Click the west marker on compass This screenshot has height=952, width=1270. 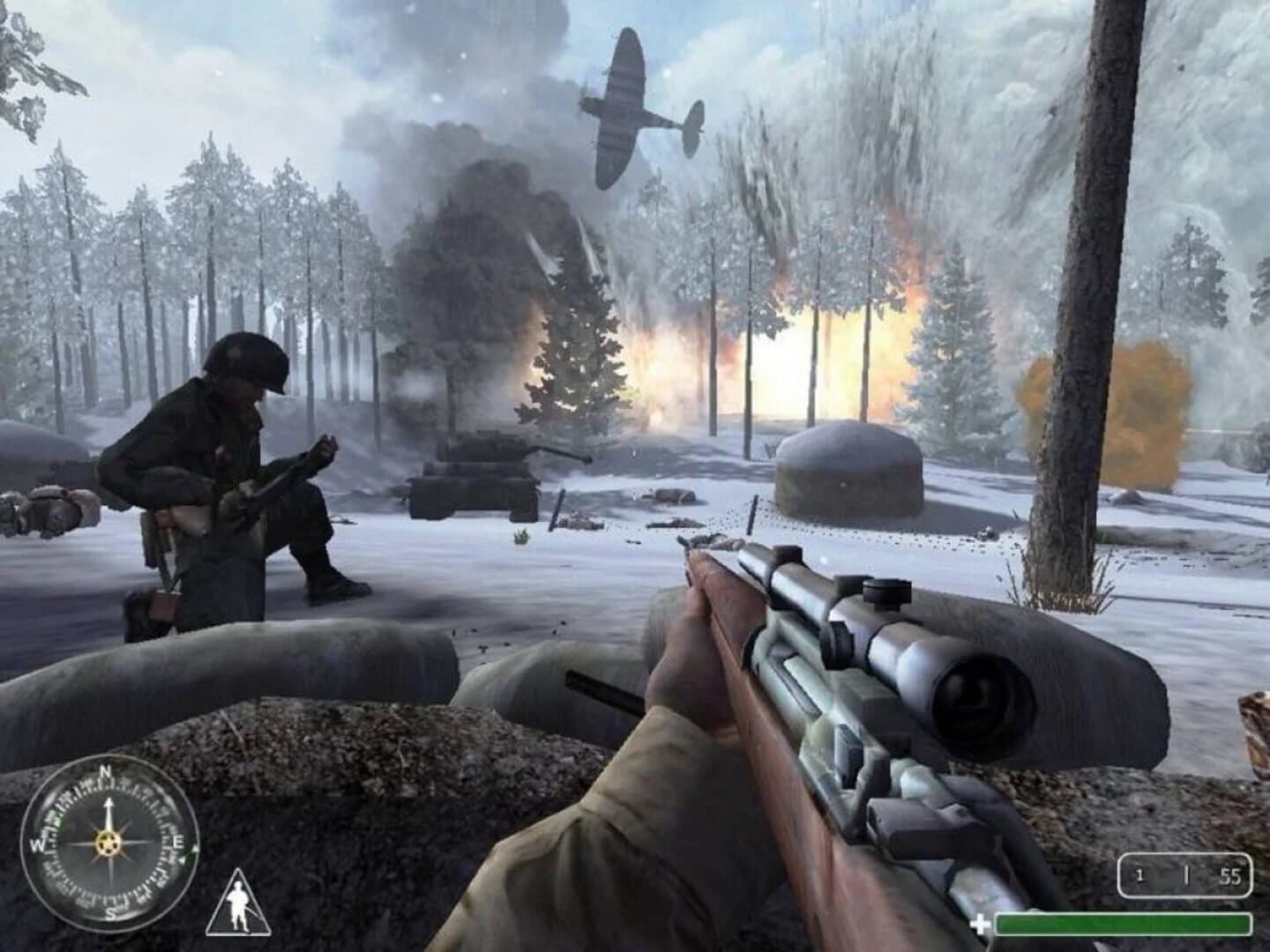point(39,844)
